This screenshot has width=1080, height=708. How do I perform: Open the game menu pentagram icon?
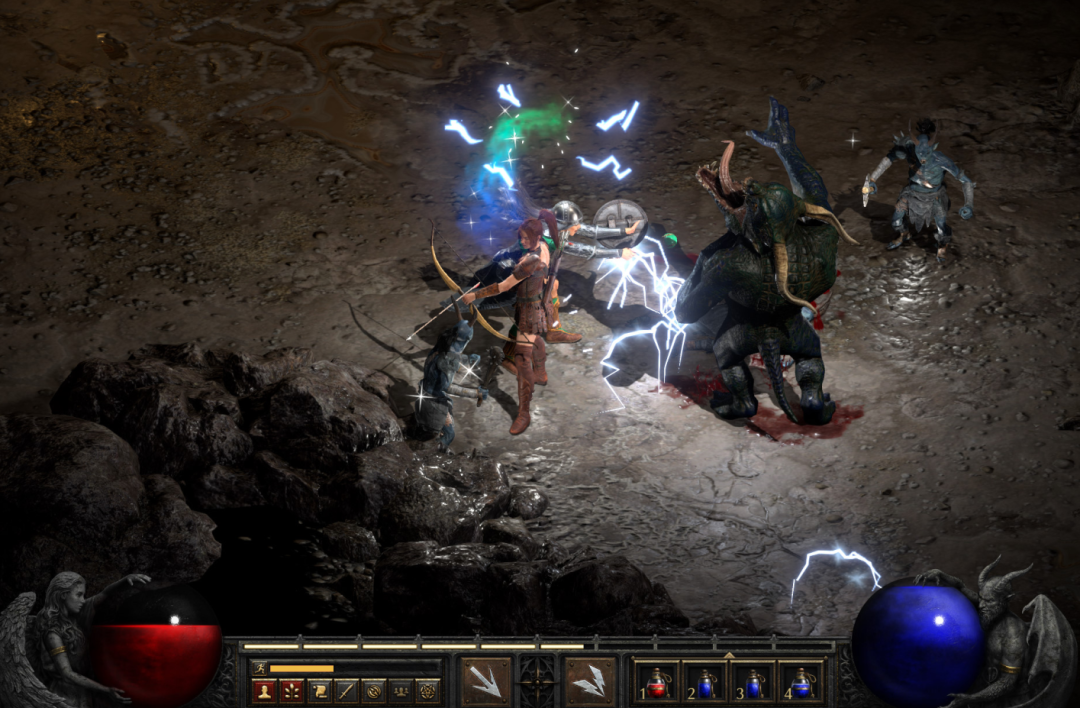click(x=427, y=690)
